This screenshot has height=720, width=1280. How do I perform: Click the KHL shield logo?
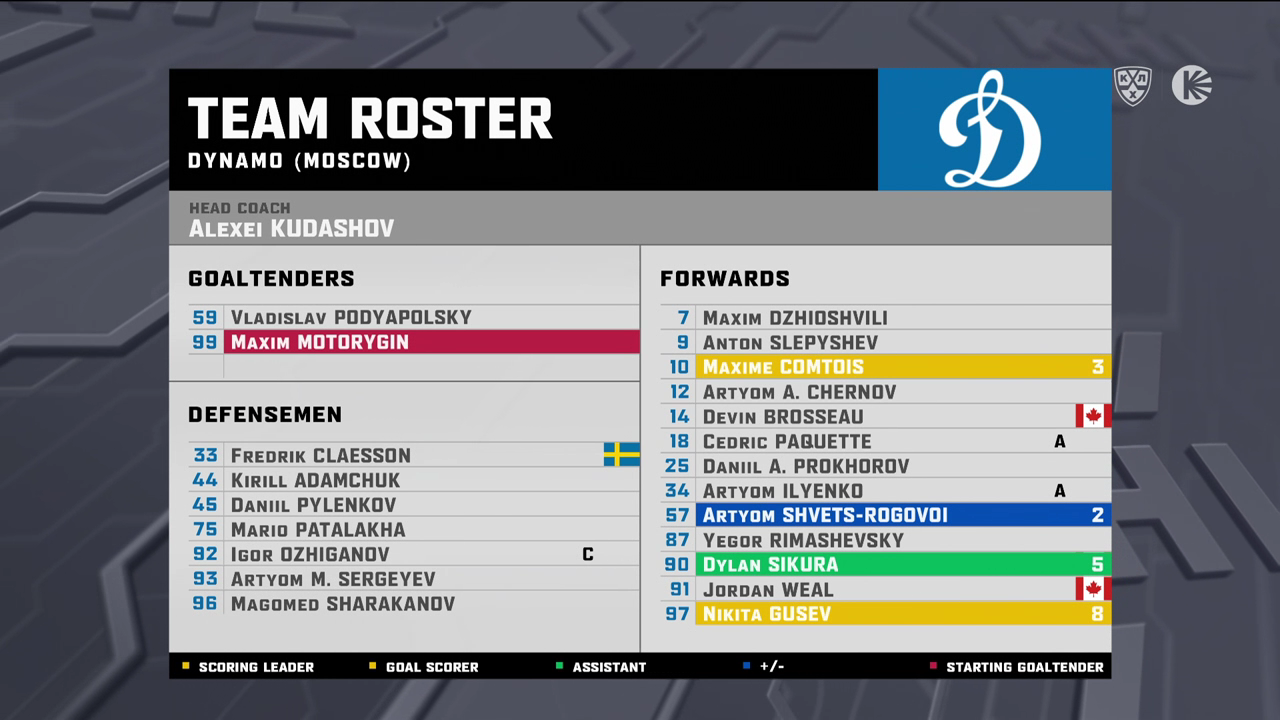(x=1133, y=86)
